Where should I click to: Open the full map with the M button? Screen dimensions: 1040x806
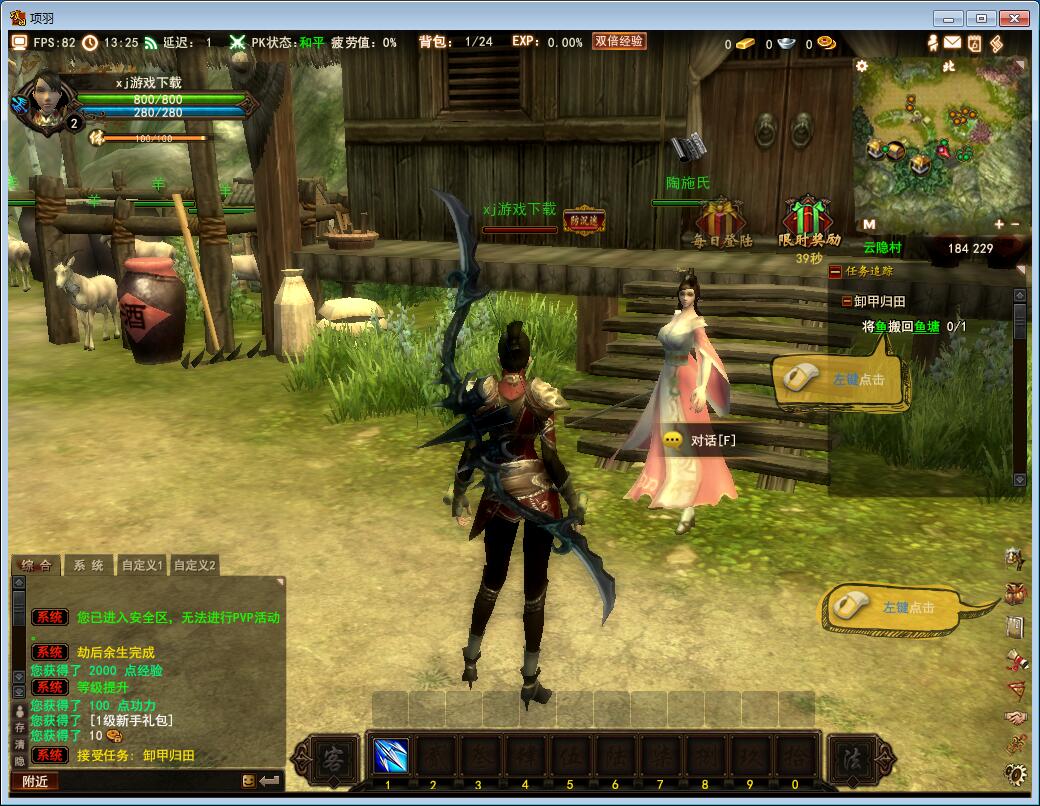tap(869, 225)
